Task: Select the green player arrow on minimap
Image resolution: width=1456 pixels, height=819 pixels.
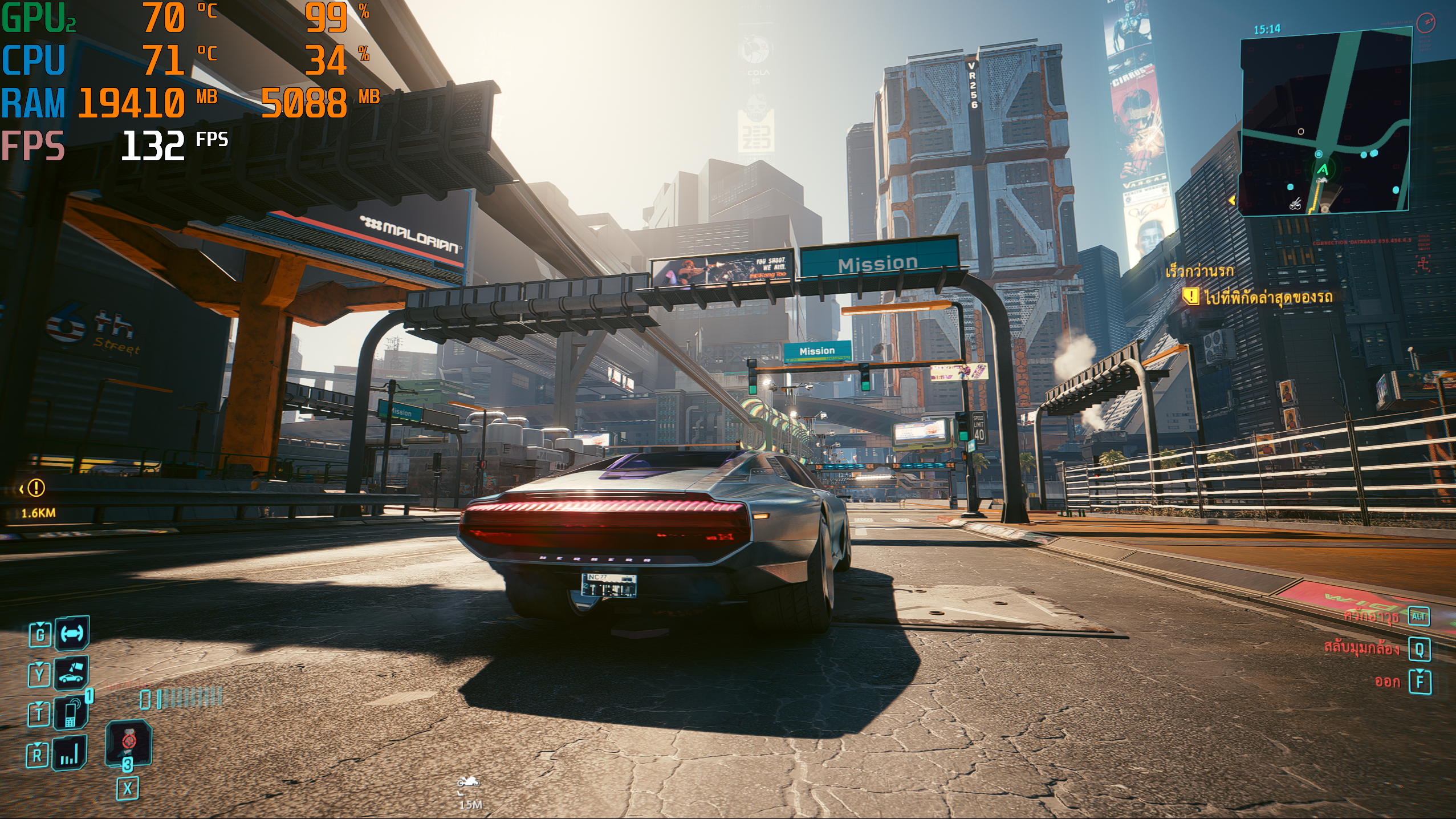Action: click(1323, 169)
